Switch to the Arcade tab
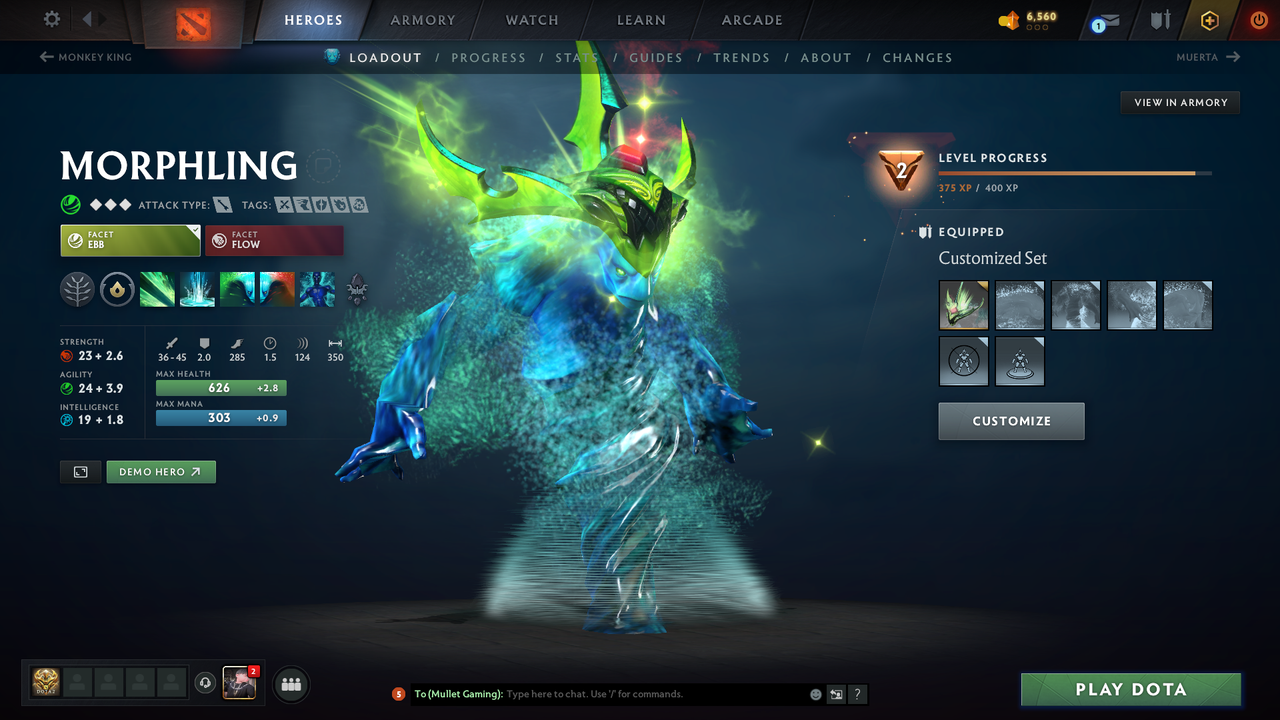 click(x=751, y=19)
